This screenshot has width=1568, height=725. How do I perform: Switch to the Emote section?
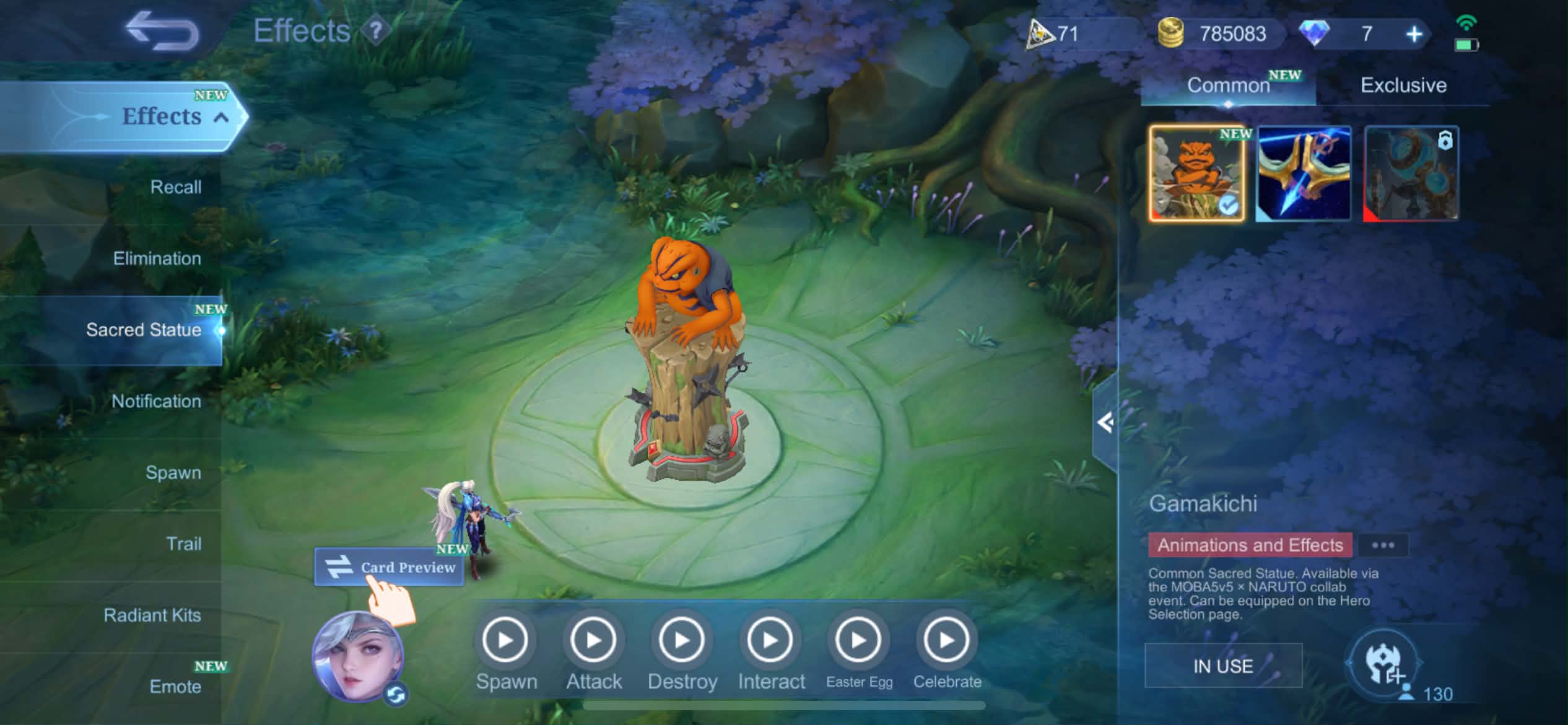pyautogui.click(x=175, y=687)
